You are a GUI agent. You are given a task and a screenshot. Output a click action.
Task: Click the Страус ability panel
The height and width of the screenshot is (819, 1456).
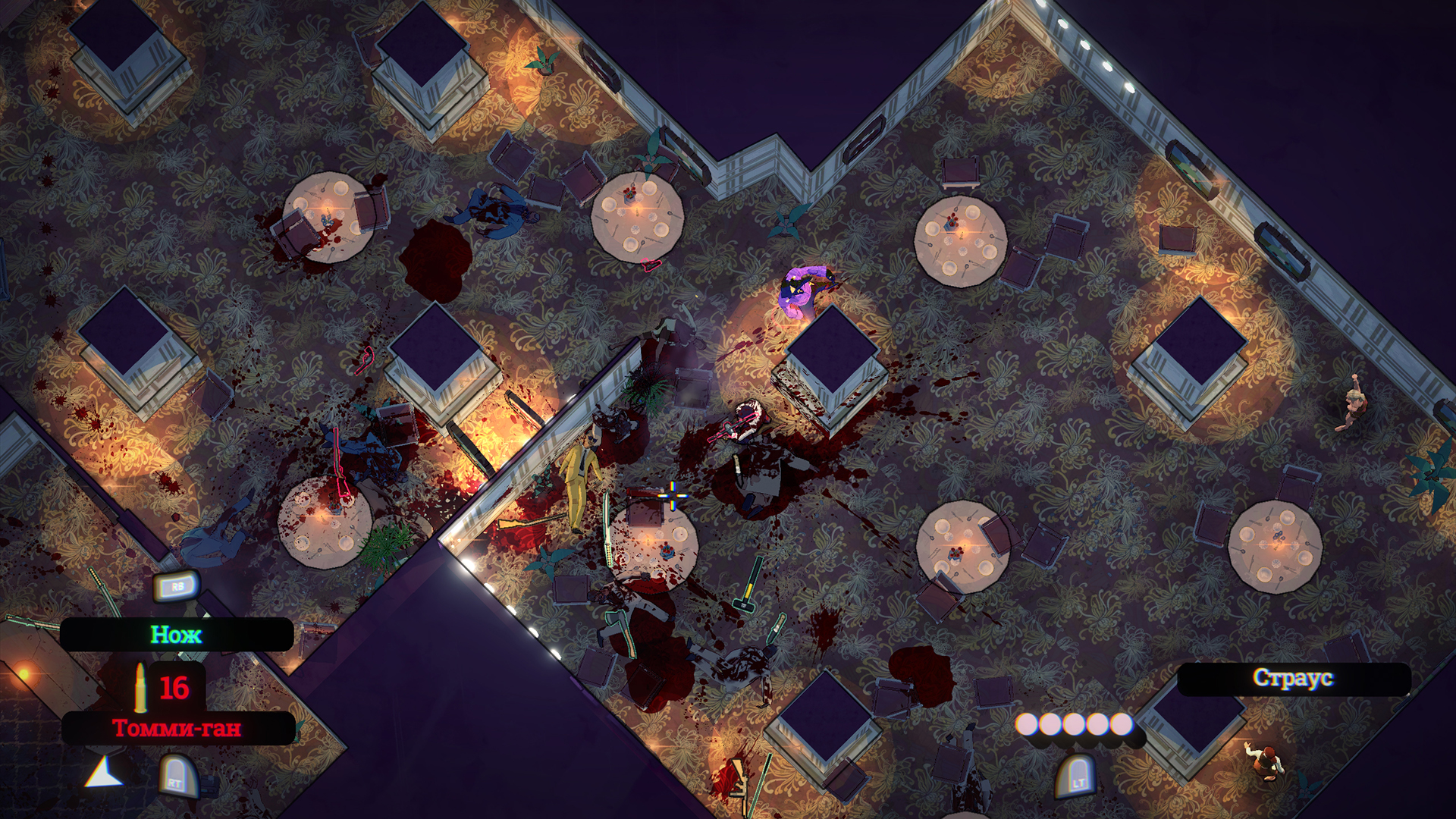tap(1293, 678)
